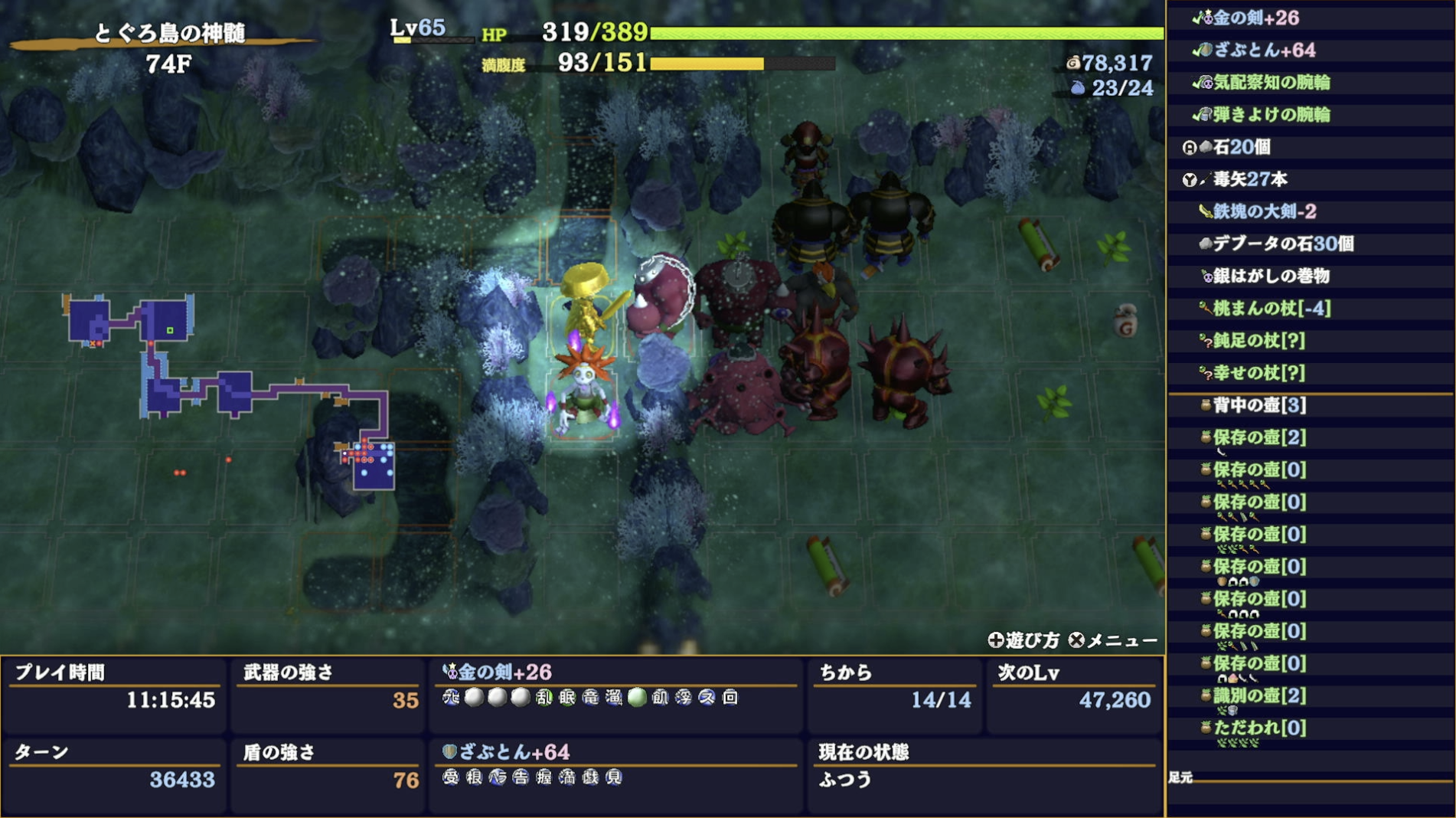
Task: Toggle the equipped checkmark on 金の剣+26
Action: [x=1196, y=19]
